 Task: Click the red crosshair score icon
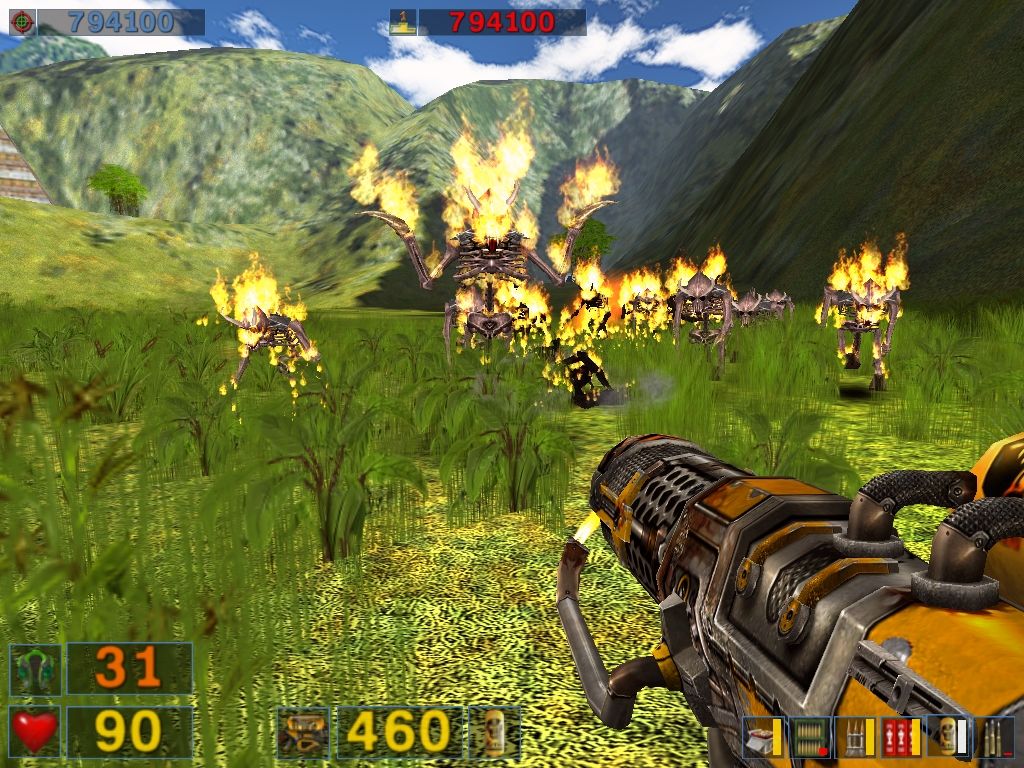pos(22,22)
